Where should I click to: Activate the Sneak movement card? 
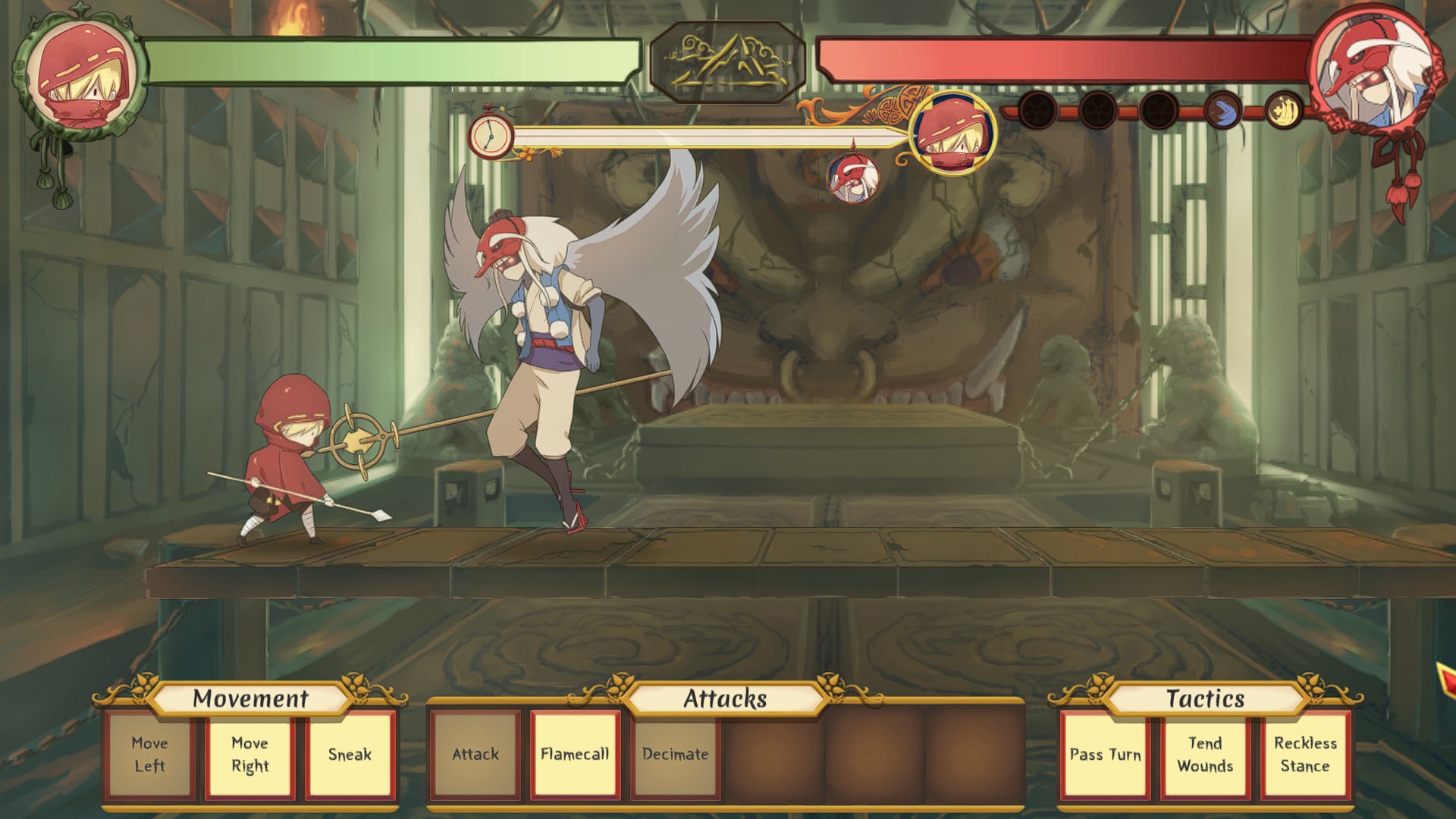[350, 755]
